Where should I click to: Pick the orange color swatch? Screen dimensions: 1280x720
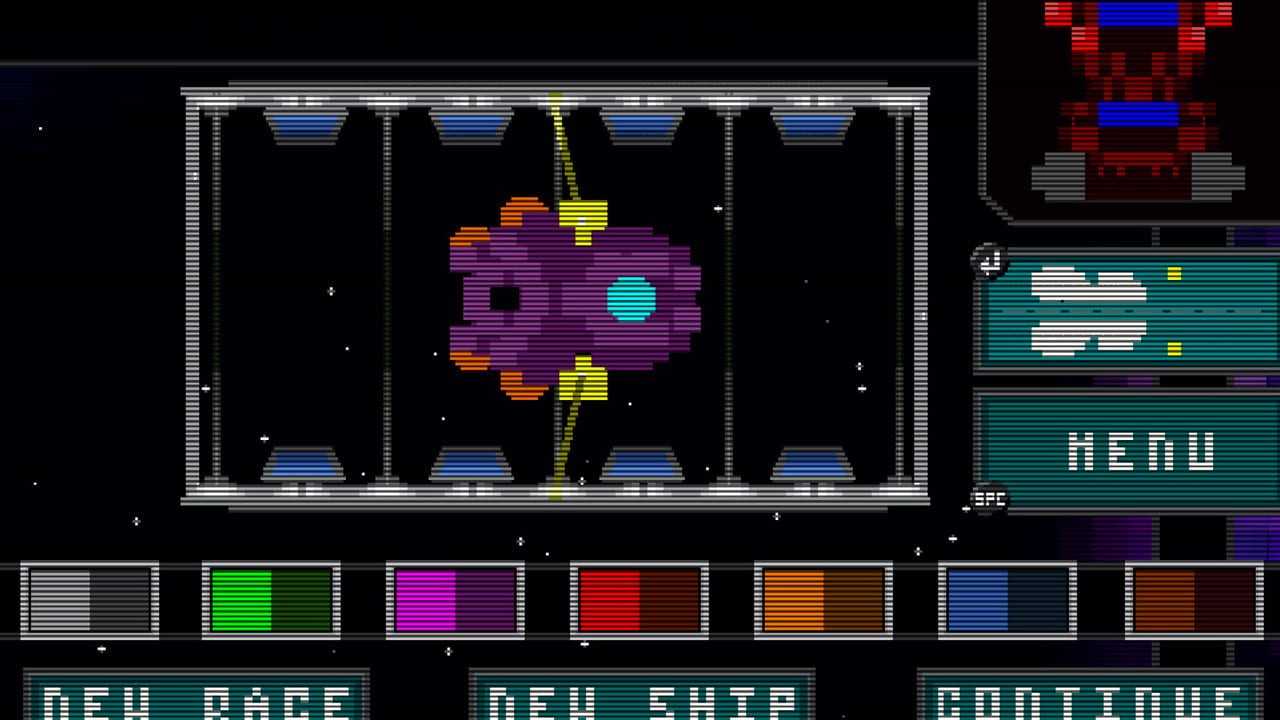823,600
